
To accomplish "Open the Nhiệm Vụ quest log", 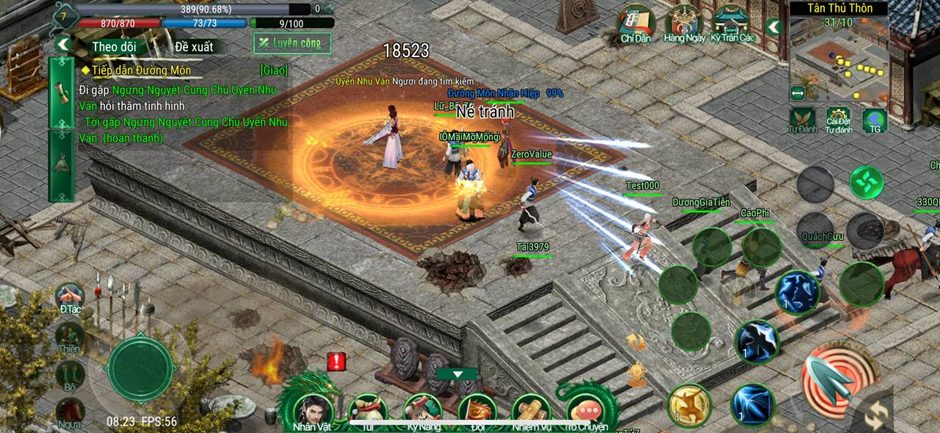I will point(531,408).
